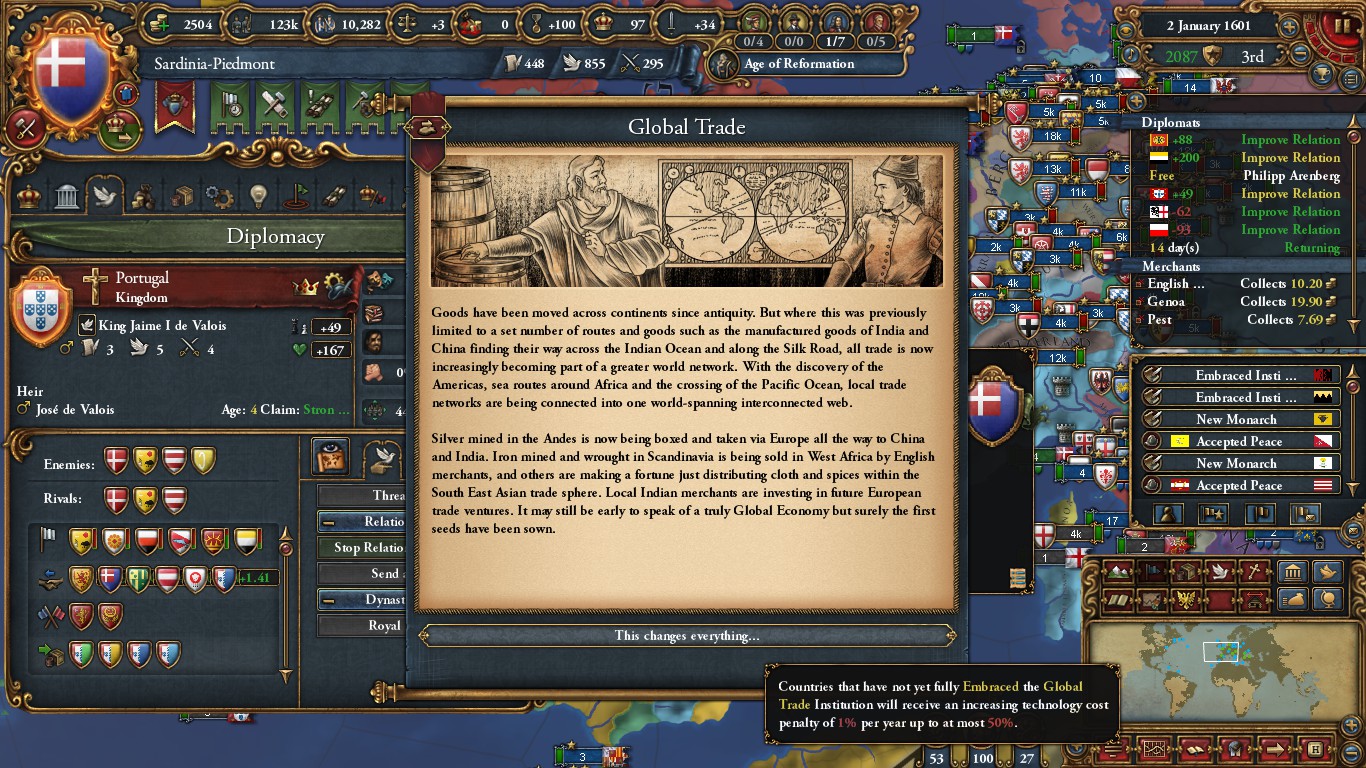
Task: Click the Sardinia-Piedmont player shield
Action: point(69,72)
